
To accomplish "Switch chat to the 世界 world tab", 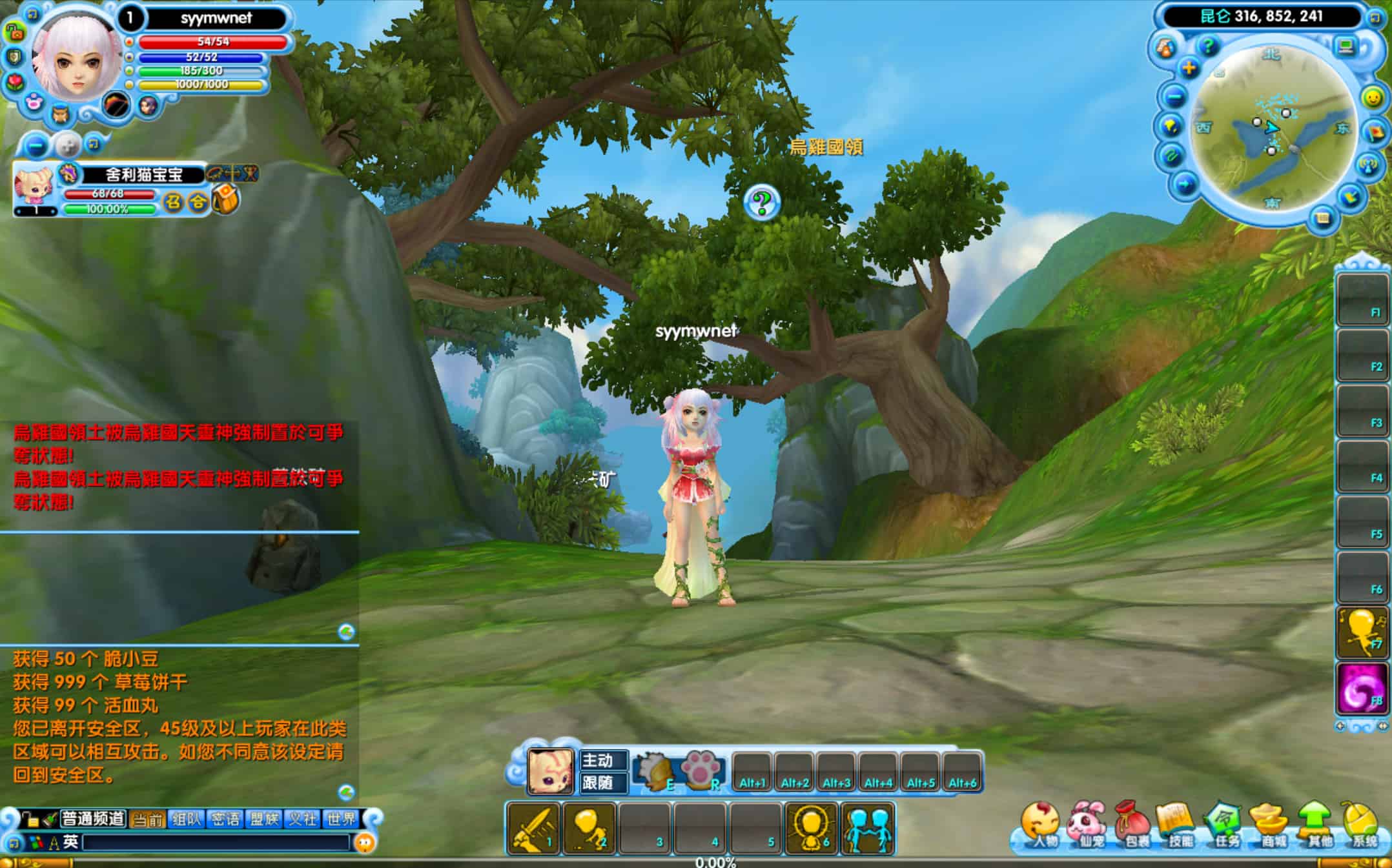I will pos(341,819).
